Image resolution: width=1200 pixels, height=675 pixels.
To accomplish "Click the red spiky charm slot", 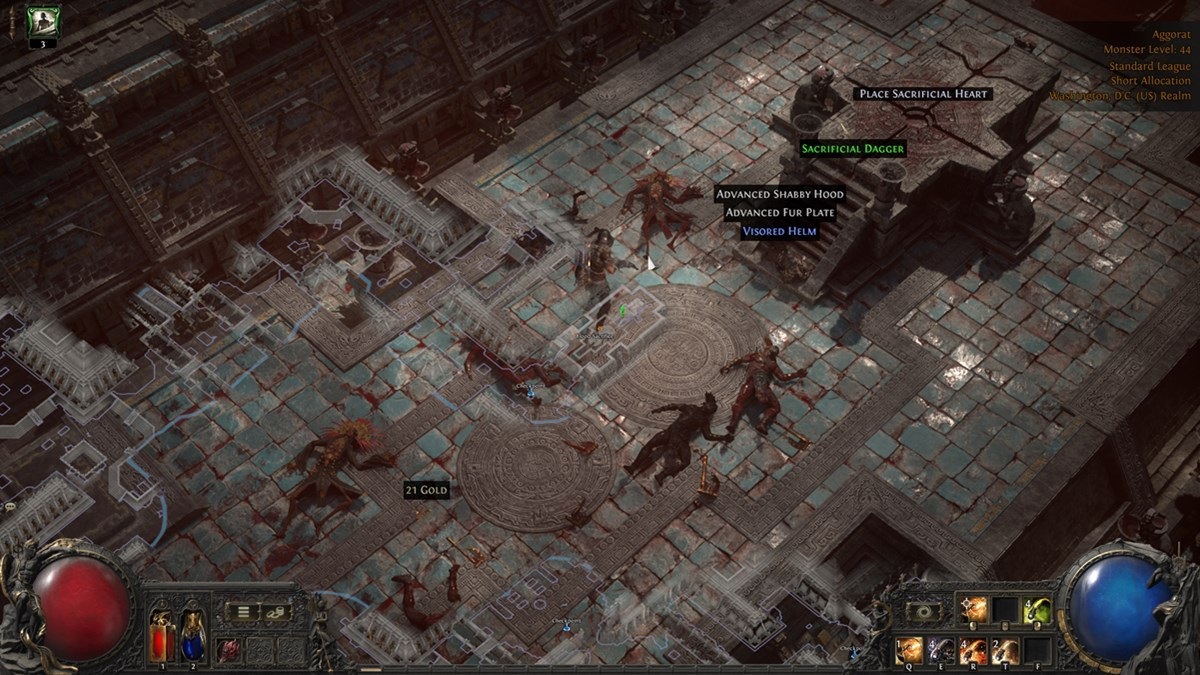I will click(228, 648).
